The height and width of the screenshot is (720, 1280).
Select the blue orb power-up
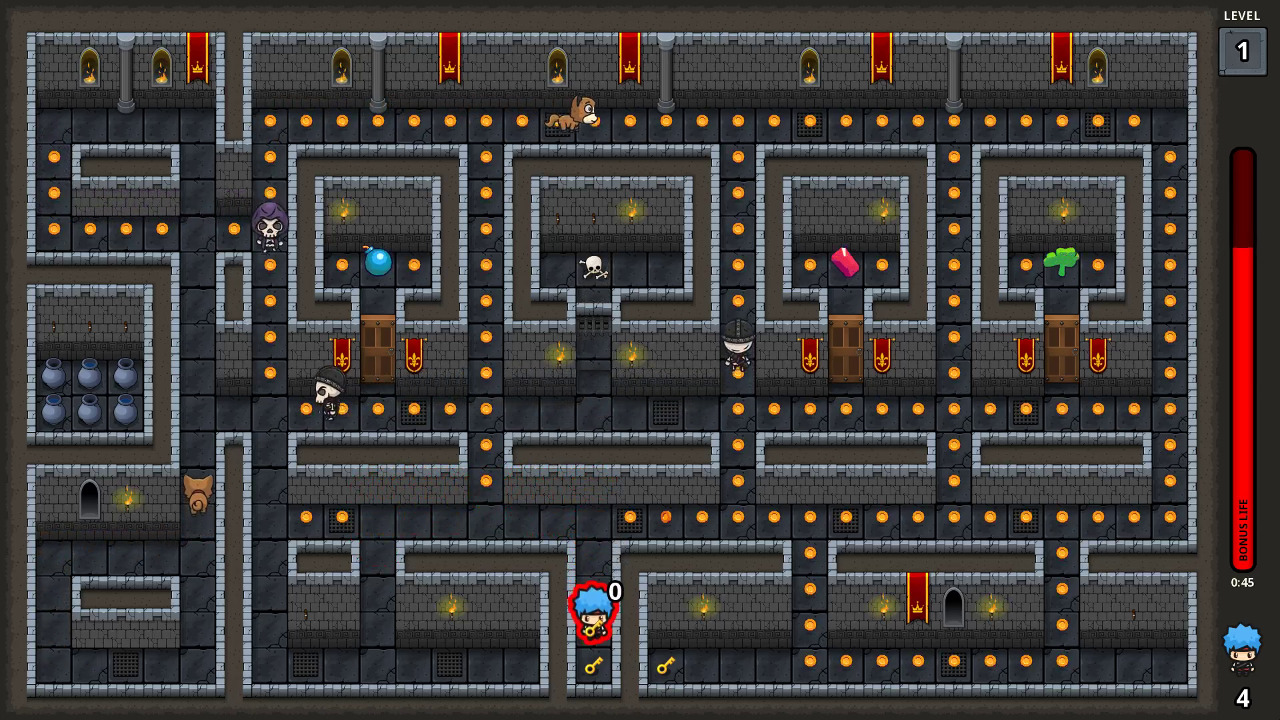(x=378, y=263)
